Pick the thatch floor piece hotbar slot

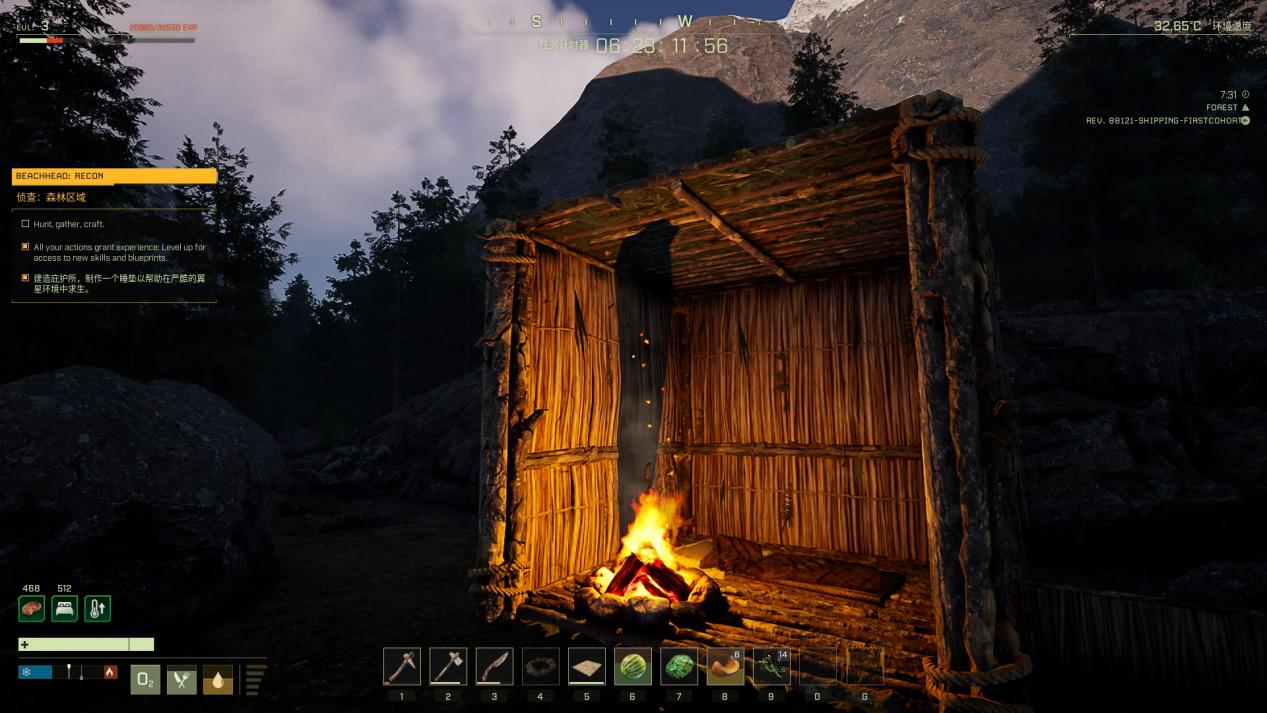[587, 666]
